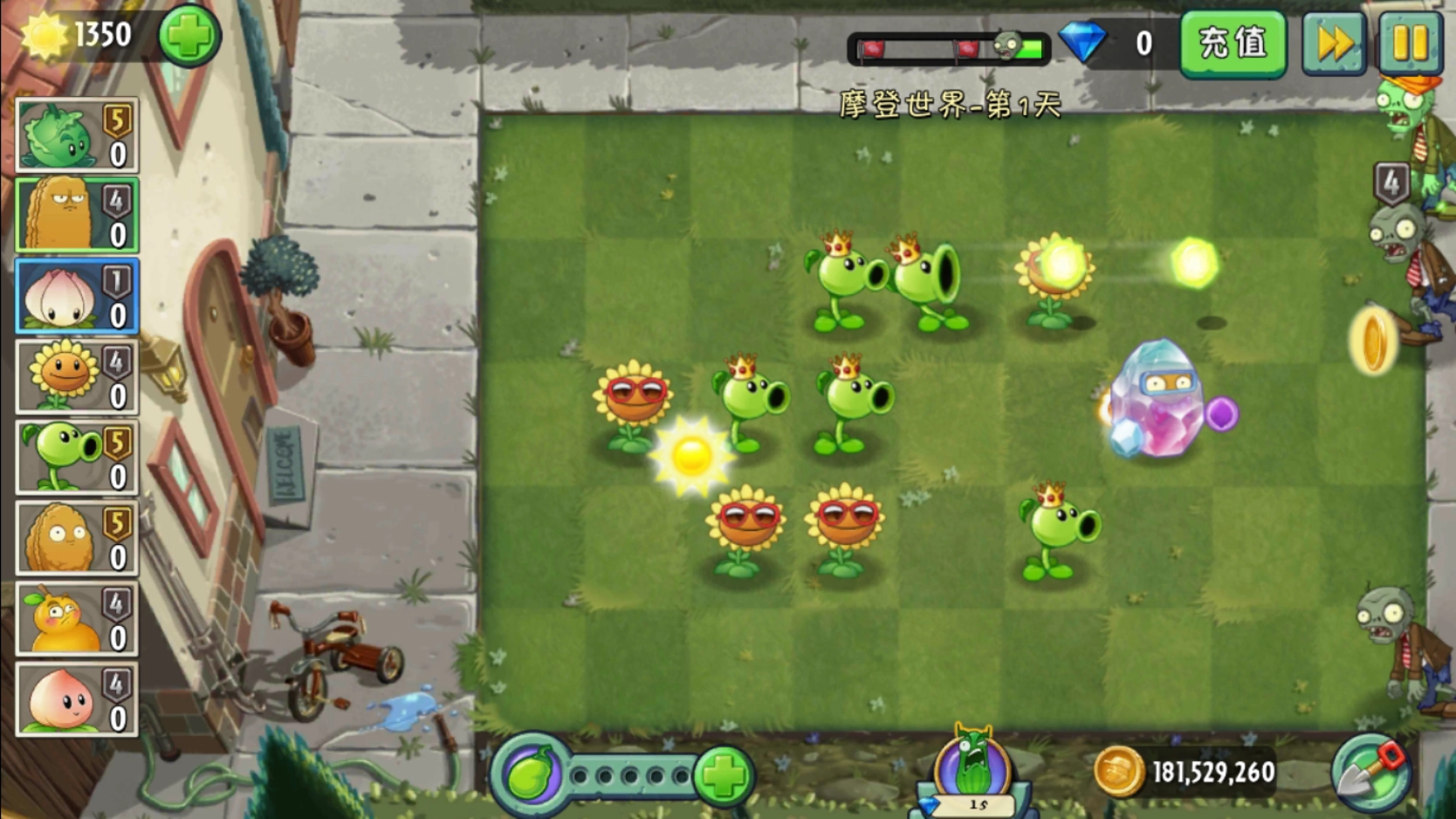The image size is (1456, 819).
Task: Open the 充值 recharge page
Action: [1232, 43]
